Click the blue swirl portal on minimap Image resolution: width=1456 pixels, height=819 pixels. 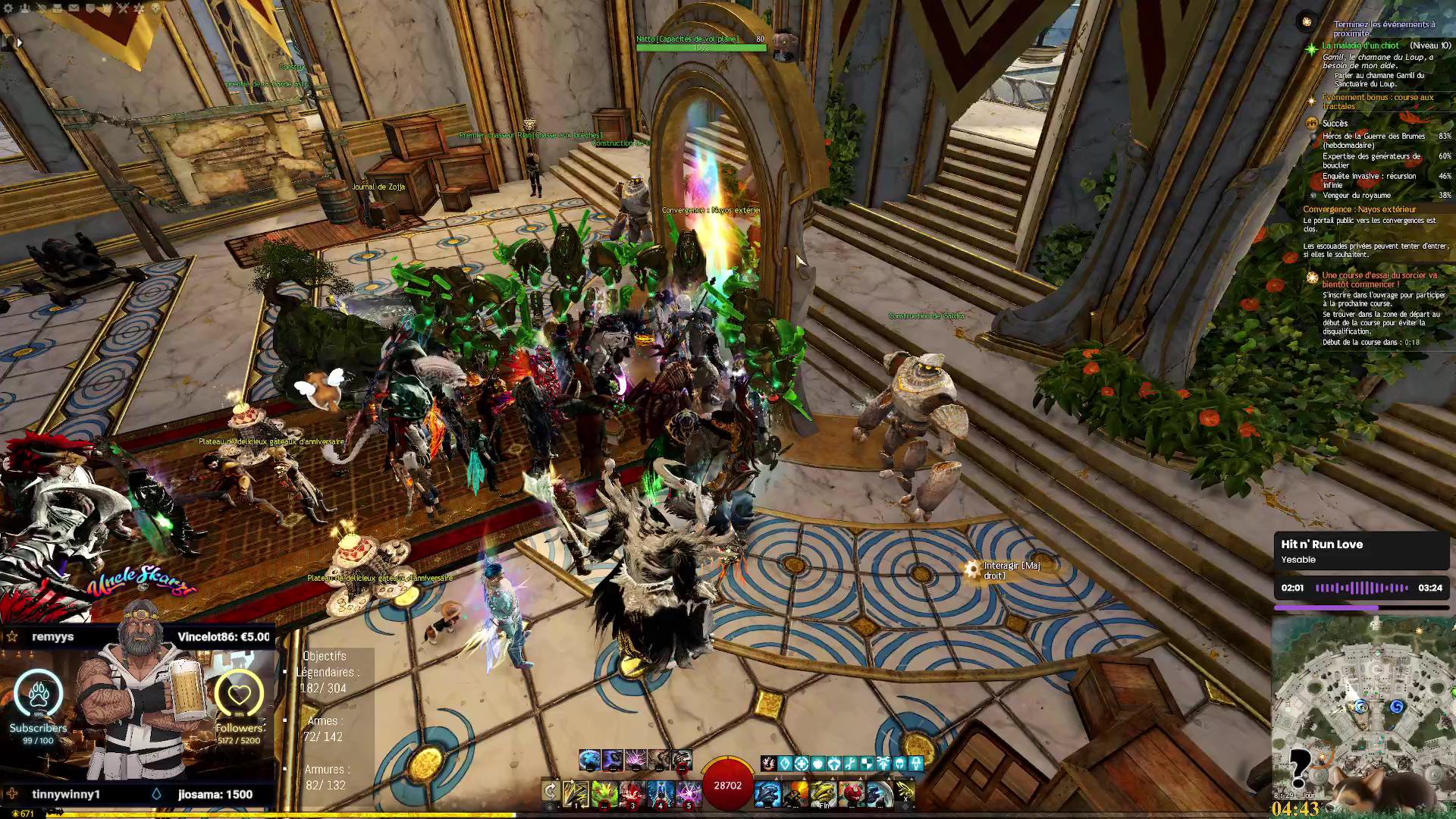1397,707
